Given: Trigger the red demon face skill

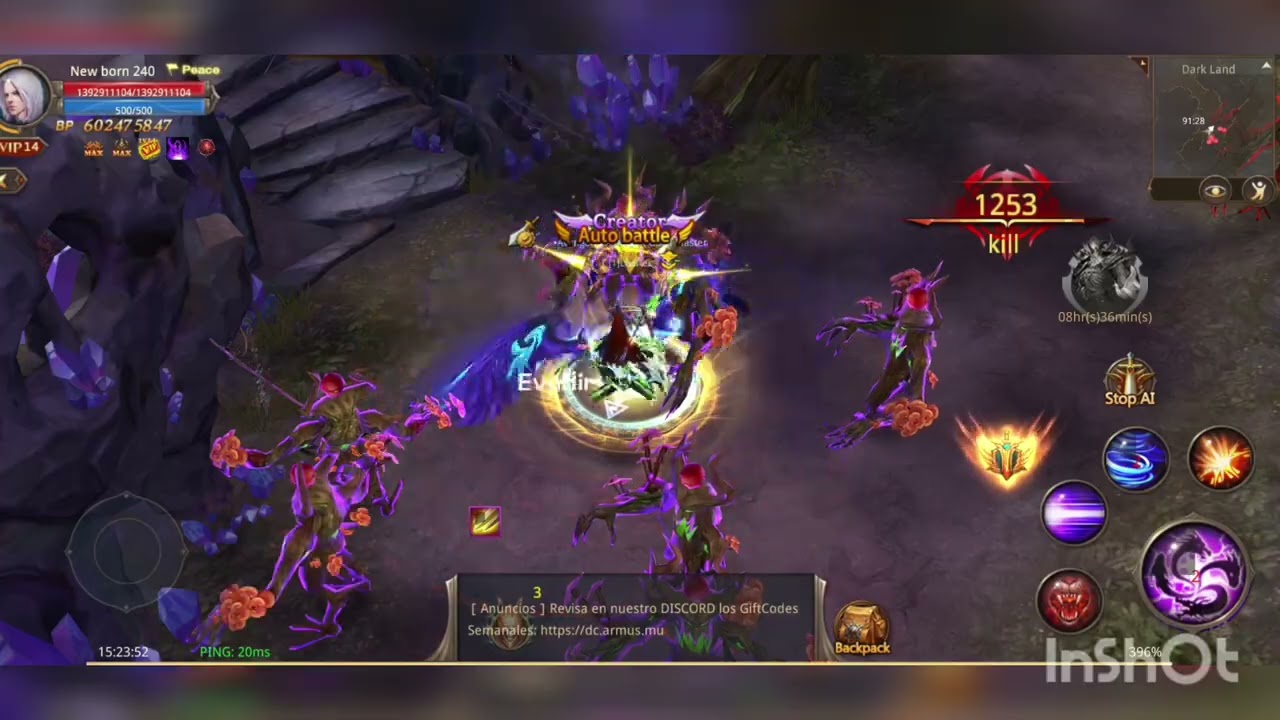Looking at the screenshot, I should click(1071, 598).
